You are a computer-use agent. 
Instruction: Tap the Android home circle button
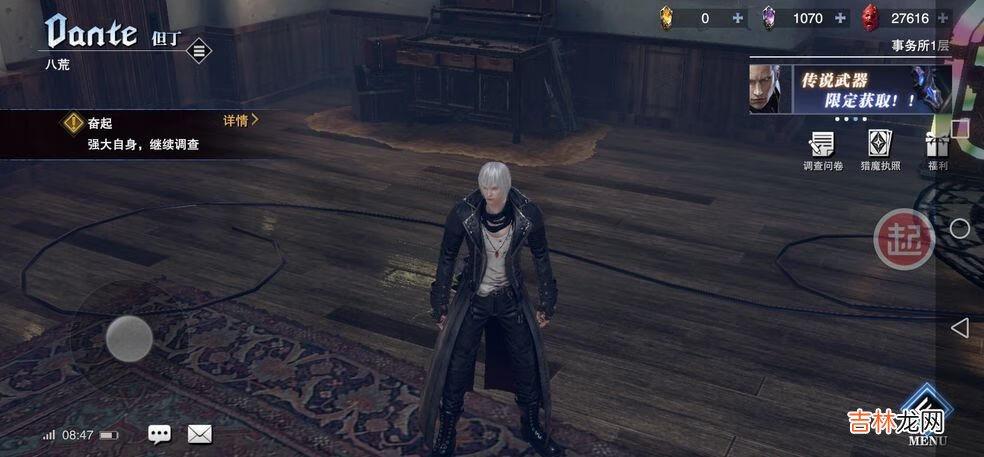click(959, 228)
